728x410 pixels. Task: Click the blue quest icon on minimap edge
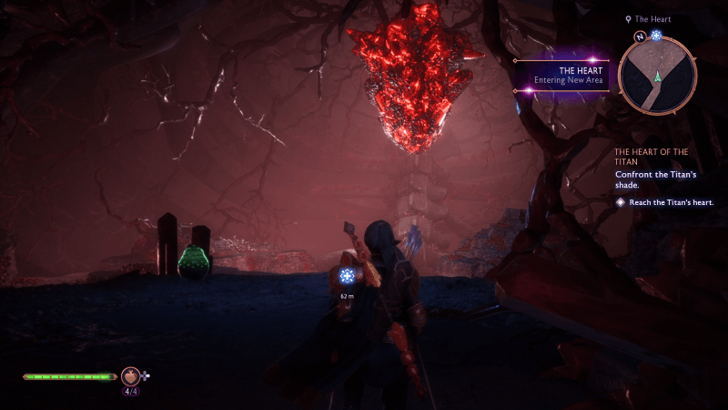657,36
